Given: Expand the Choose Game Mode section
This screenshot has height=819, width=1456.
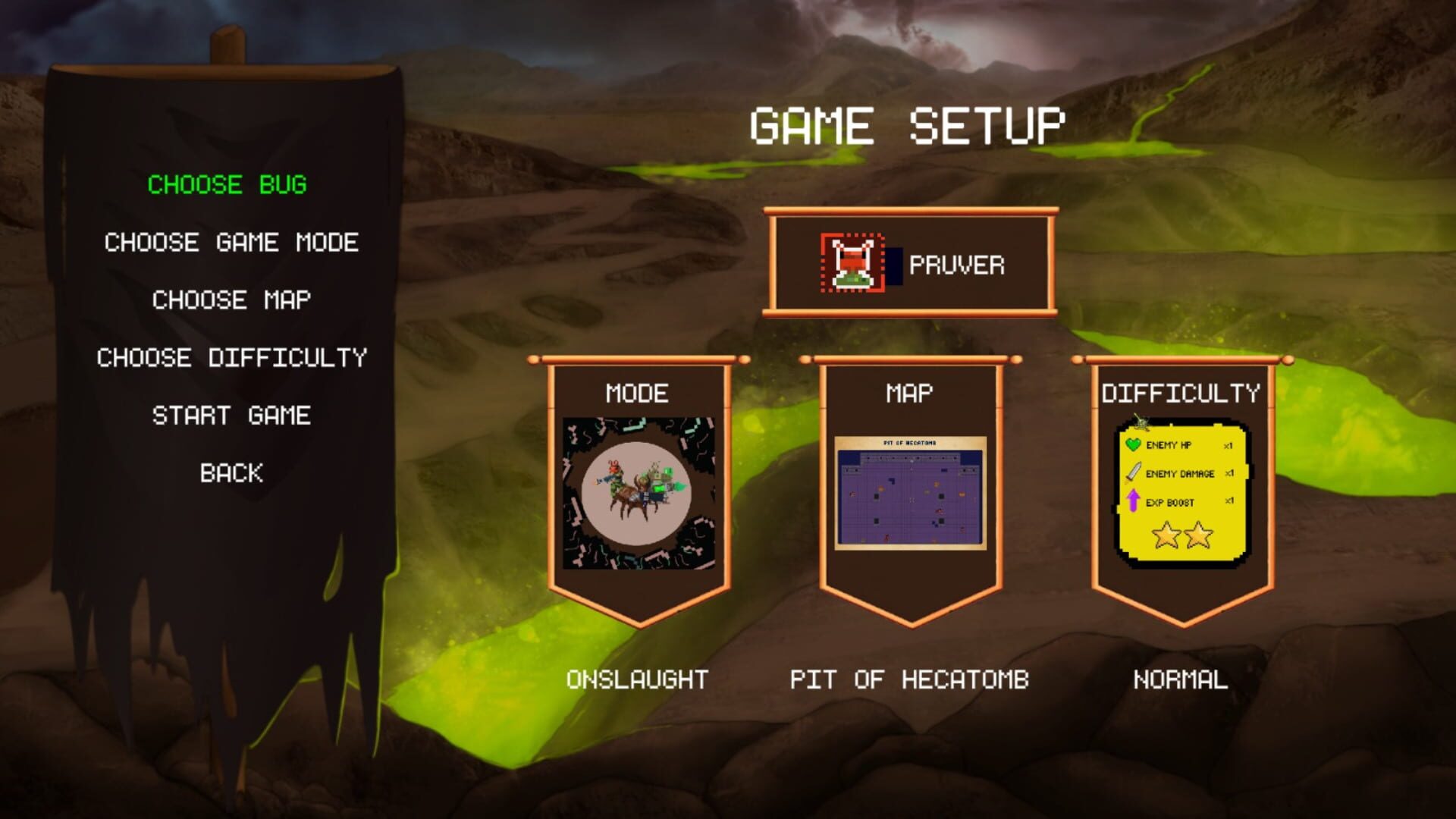Looking at the screenshot, I should pyautogui.click(x=230, y=243).
